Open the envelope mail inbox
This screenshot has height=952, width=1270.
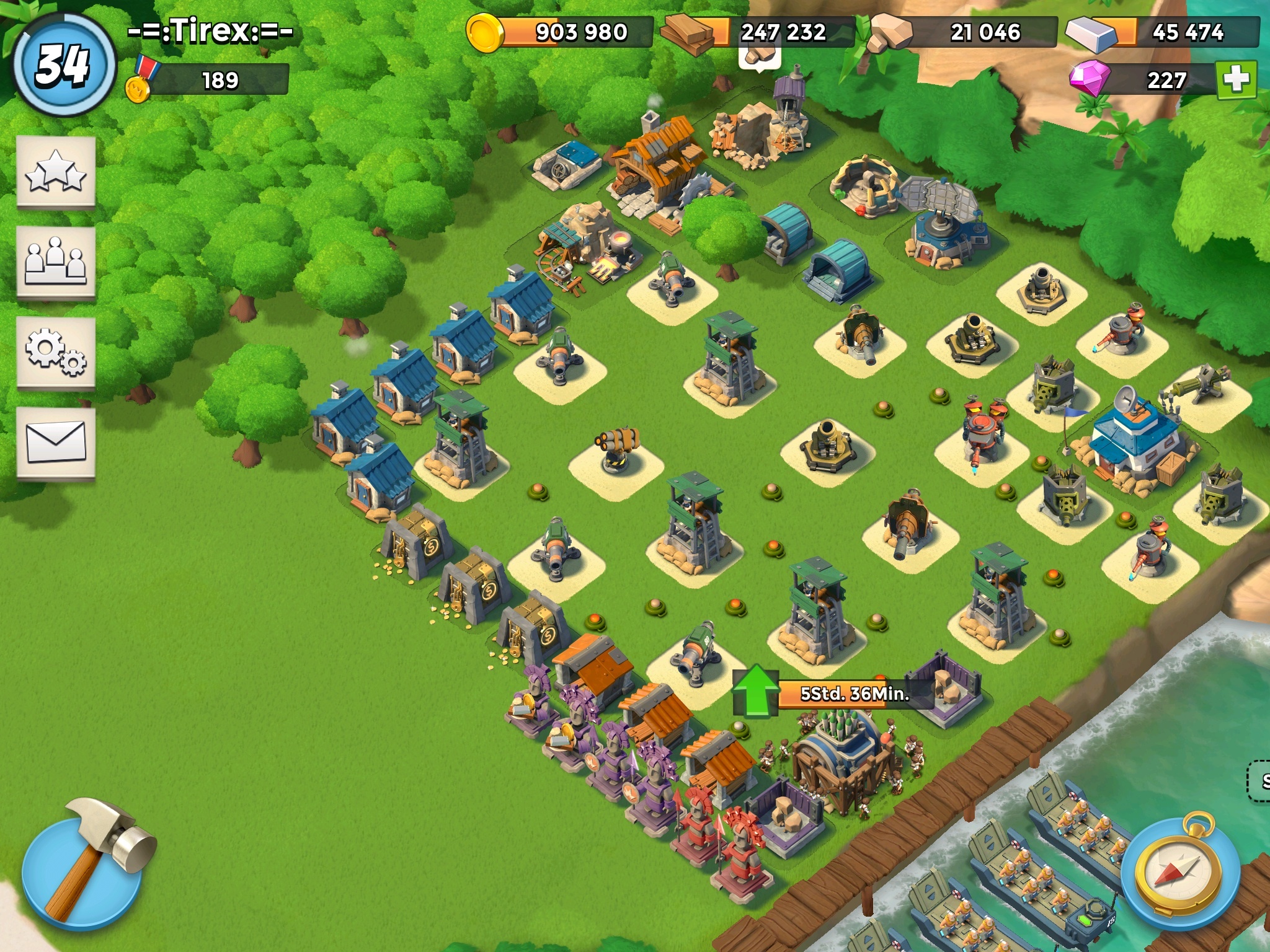[56, 442]
